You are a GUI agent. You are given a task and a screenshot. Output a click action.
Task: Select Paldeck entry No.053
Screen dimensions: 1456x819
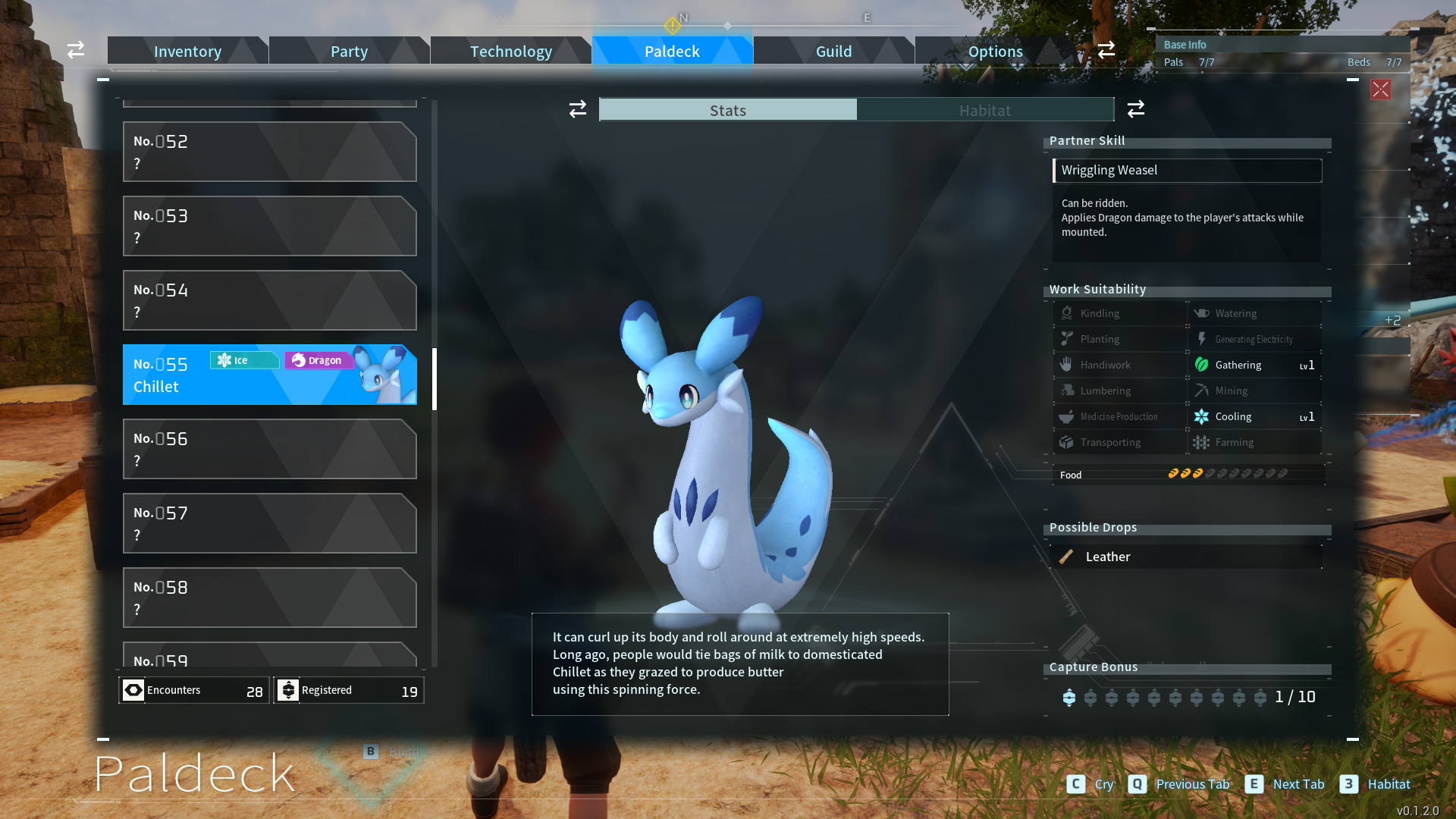269,226
